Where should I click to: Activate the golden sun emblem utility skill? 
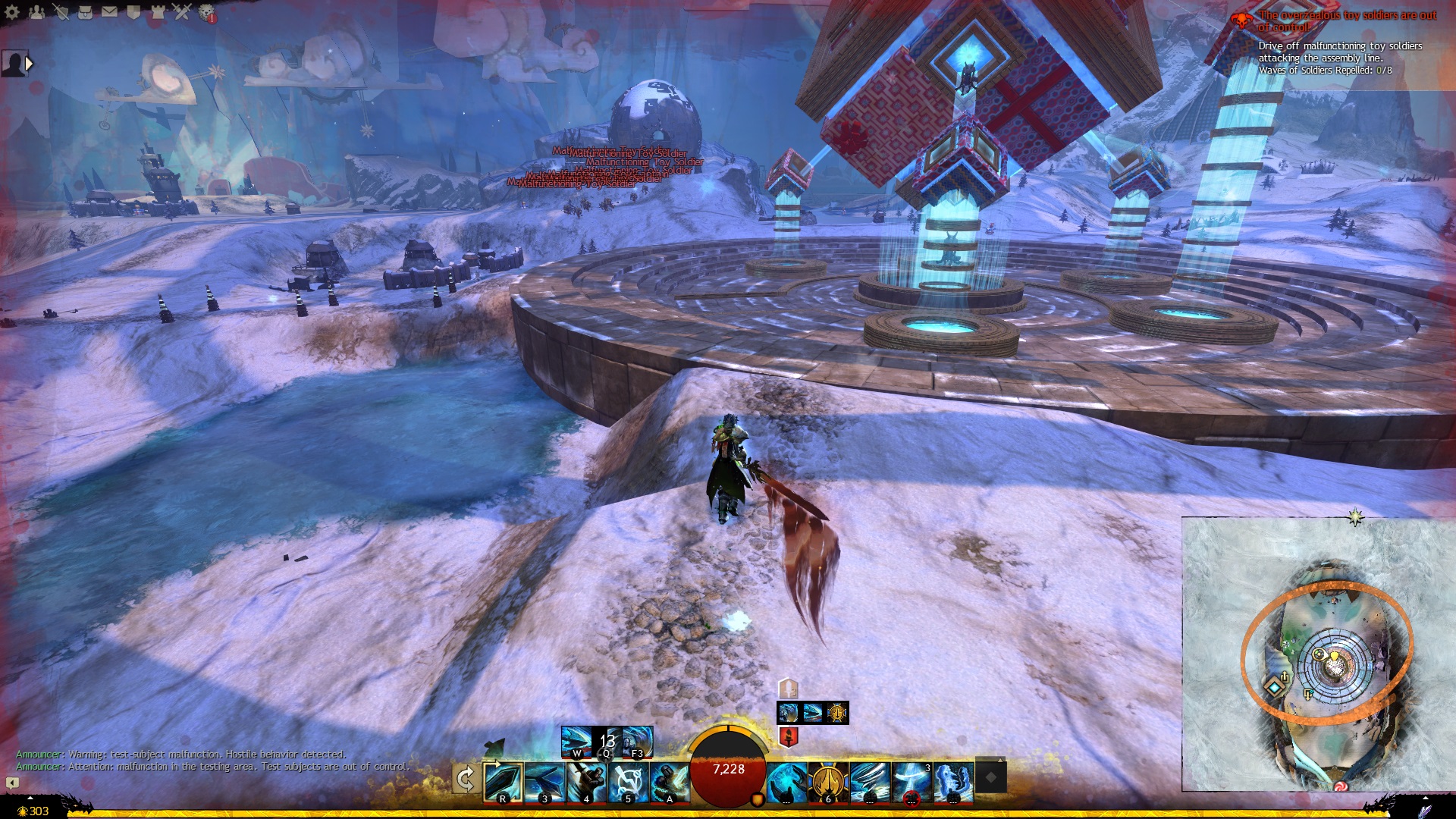point(827,783)
